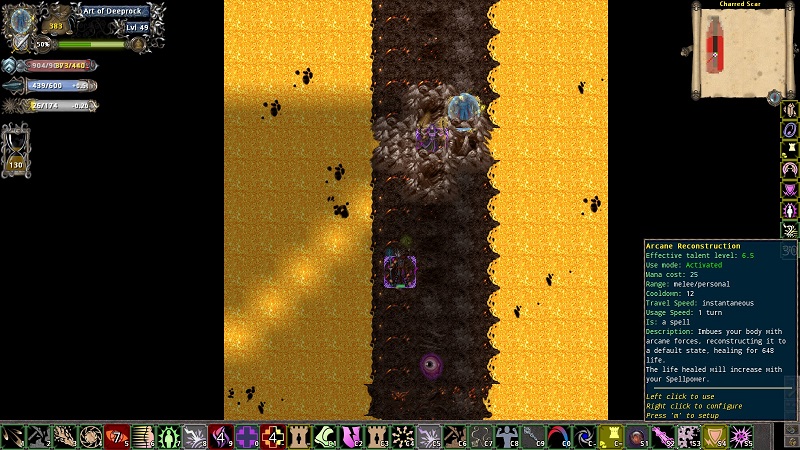Activate the red and blue arc talent
Image resolution: width=800 pixels, height=450 pixels.
click(x=558, y=436)
